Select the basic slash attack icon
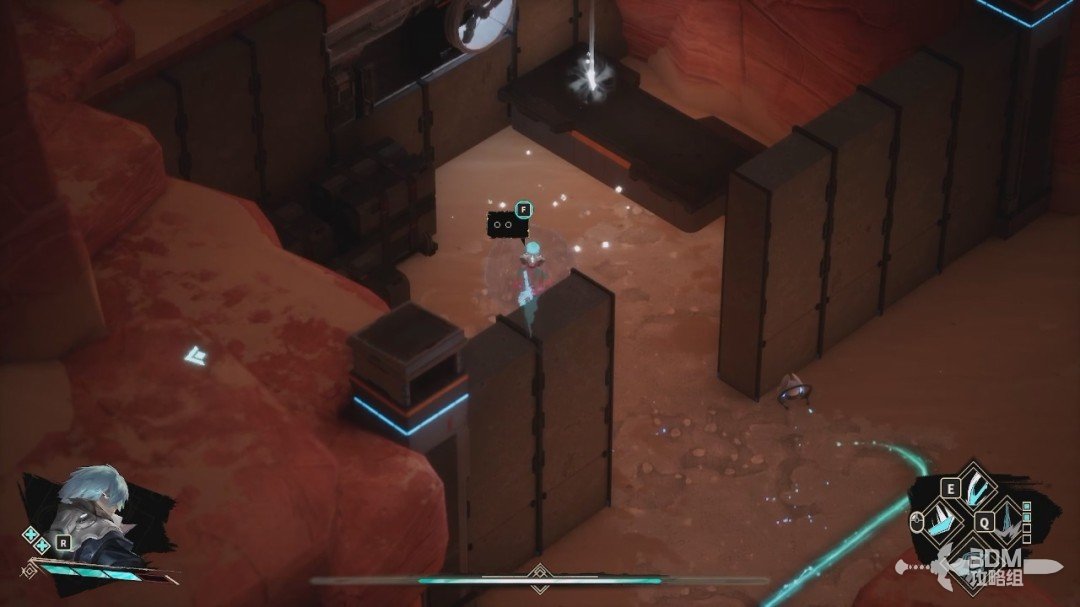Viewport: 1080px width, 607px height. [943, 521]
